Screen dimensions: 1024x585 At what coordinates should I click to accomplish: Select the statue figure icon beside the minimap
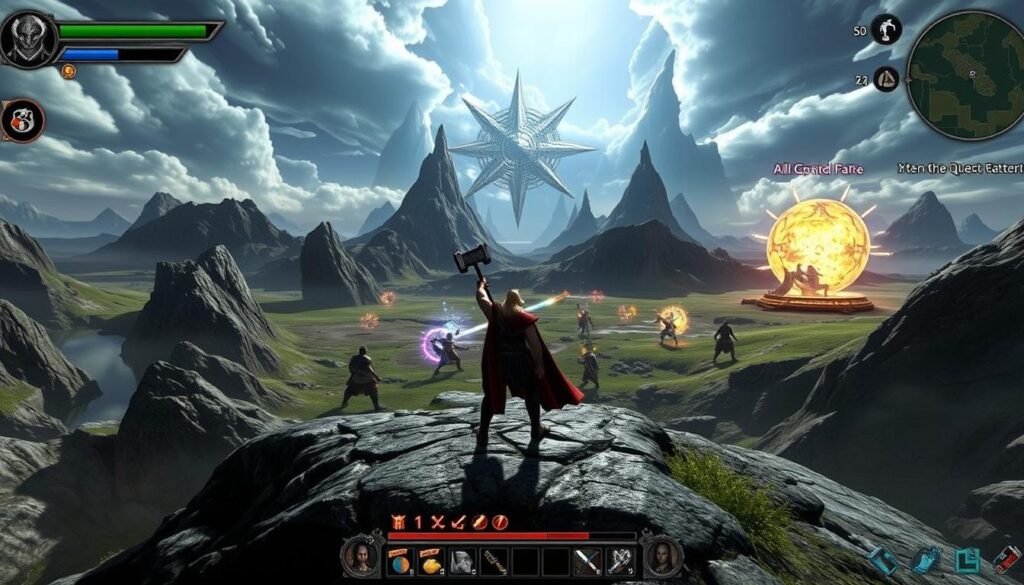click(886, 29)
